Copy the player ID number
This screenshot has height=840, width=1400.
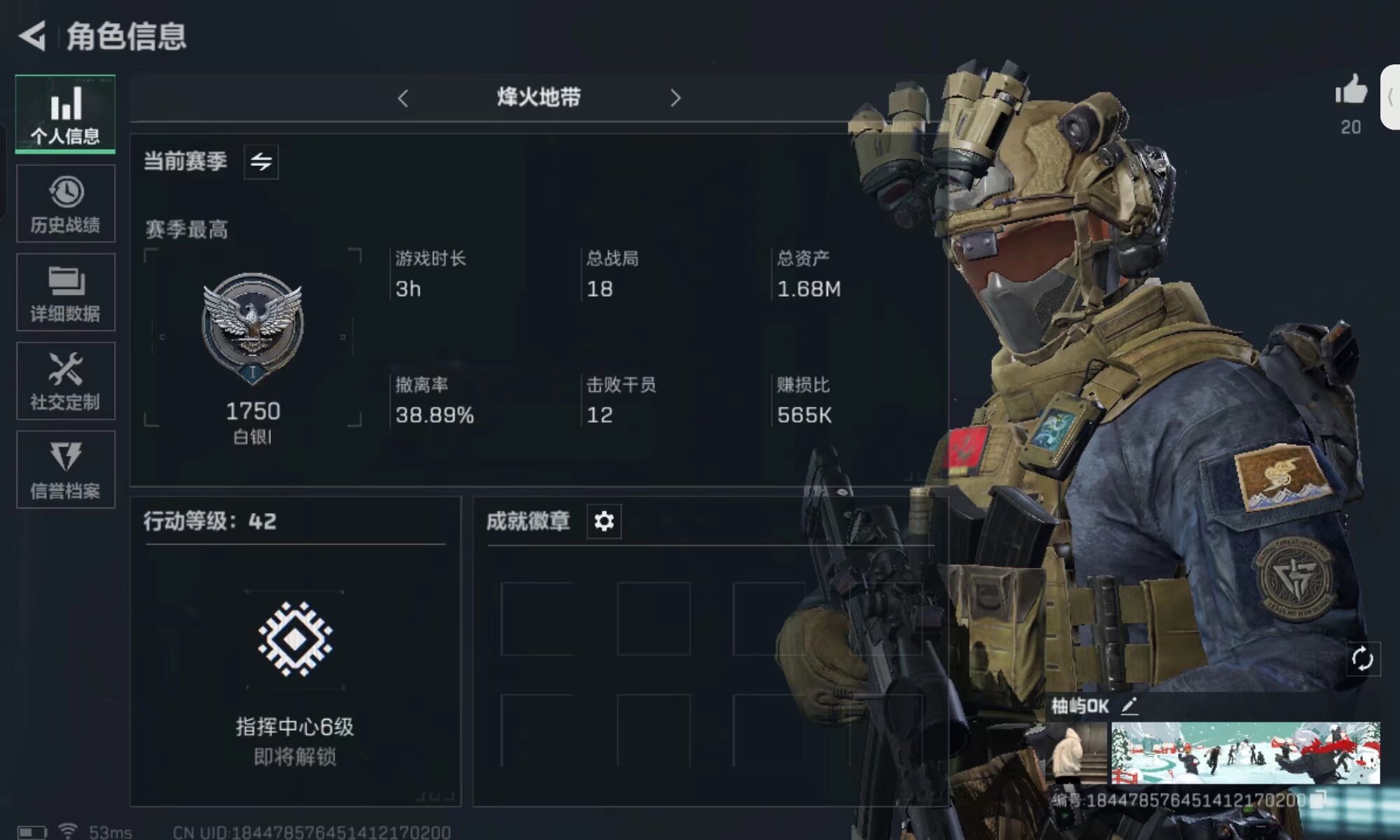1318,799
